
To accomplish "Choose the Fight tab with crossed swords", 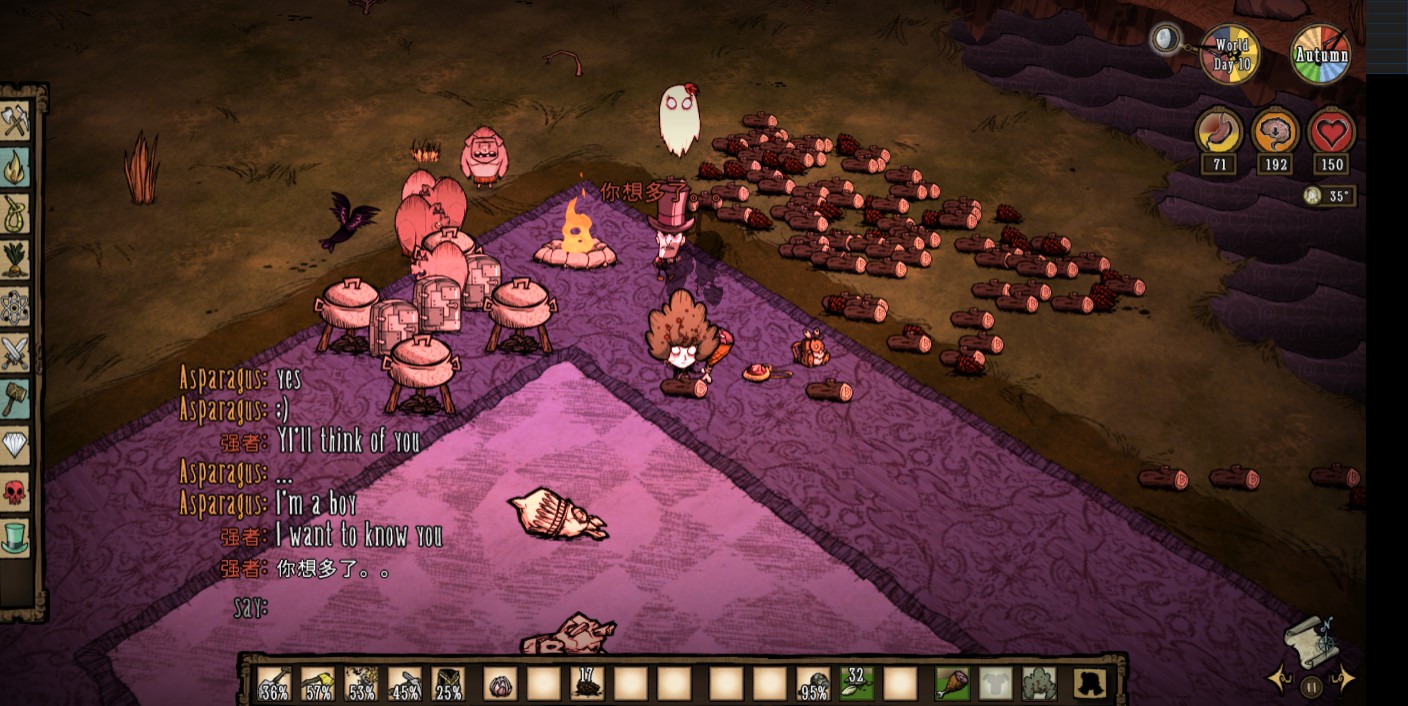I will [x=16, y=352].
